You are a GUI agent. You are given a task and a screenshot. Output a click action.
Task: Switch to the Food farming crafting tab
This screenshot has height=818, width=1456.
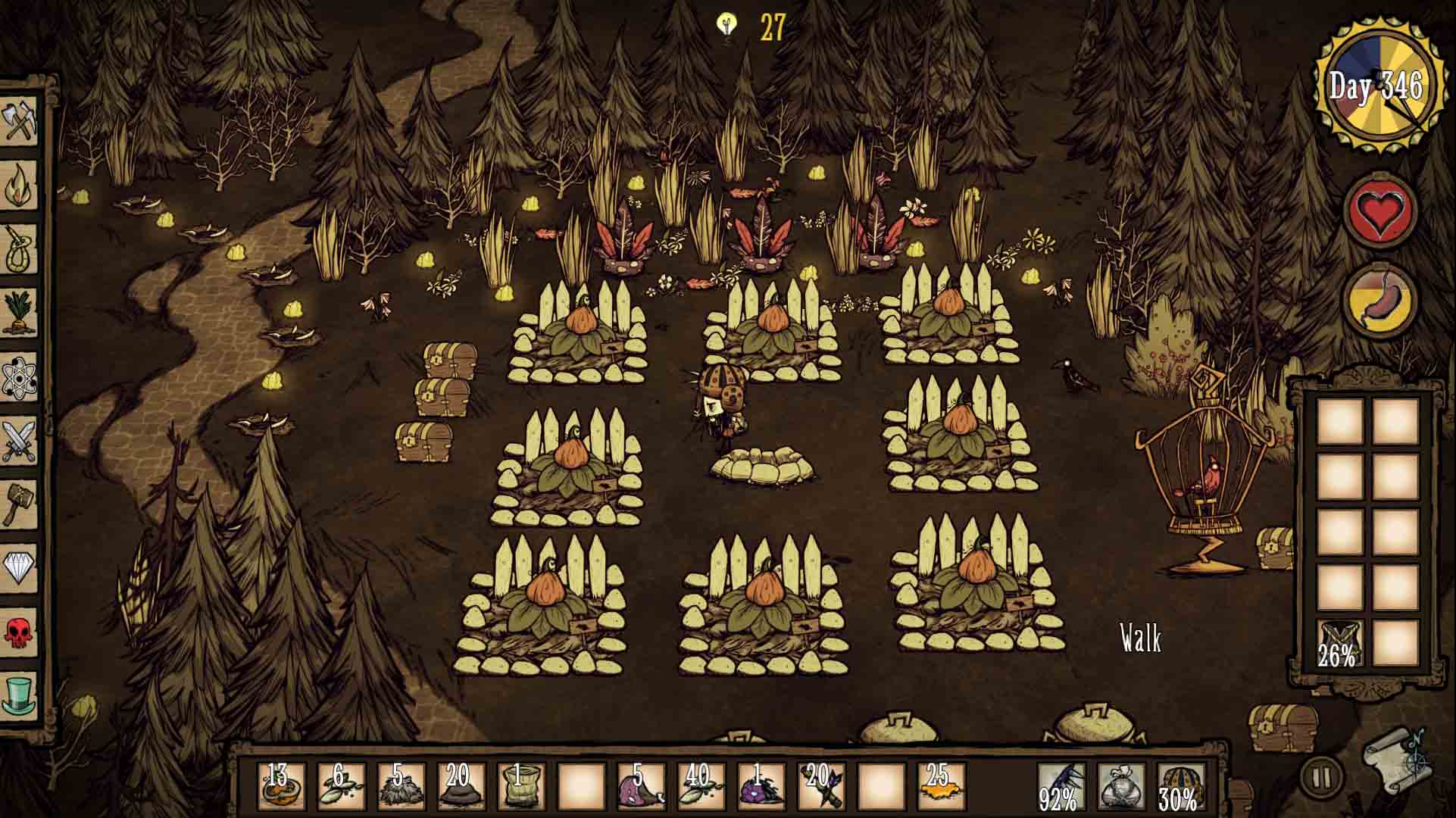coord(20,312)
